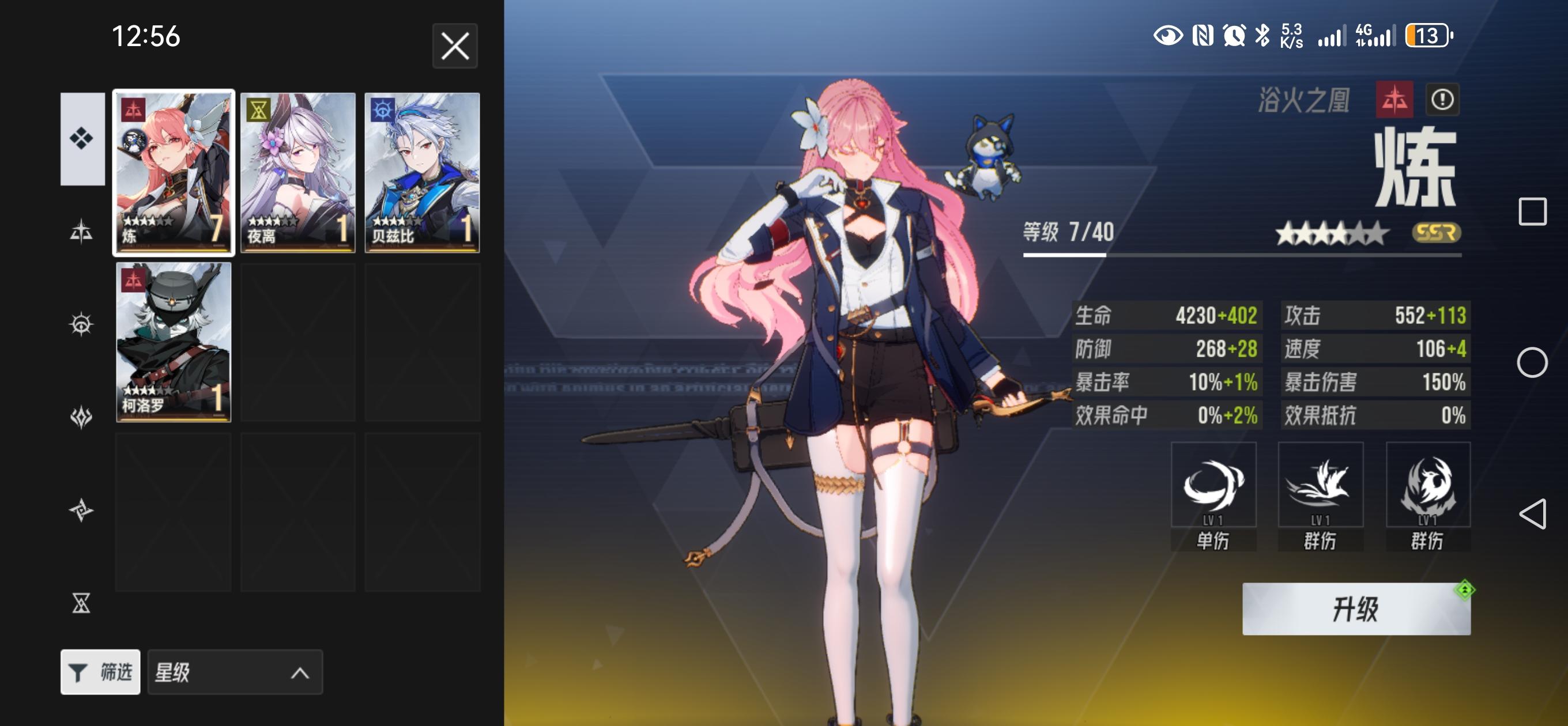Open the flying-phoenix 群伤 skill icon

point(1321,484)
